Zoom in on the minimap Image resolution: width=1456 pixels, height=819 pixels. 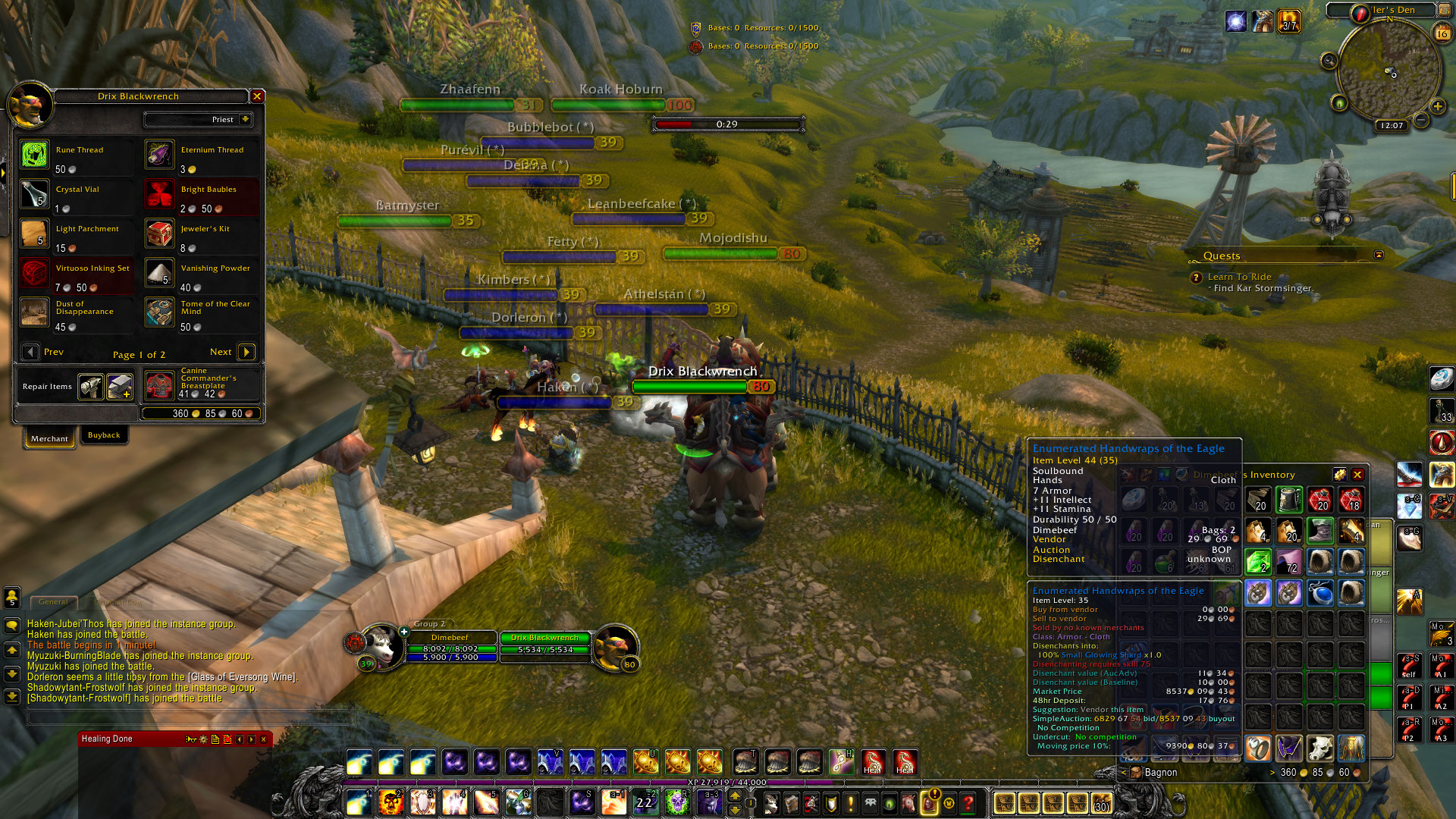[1437, 106]
